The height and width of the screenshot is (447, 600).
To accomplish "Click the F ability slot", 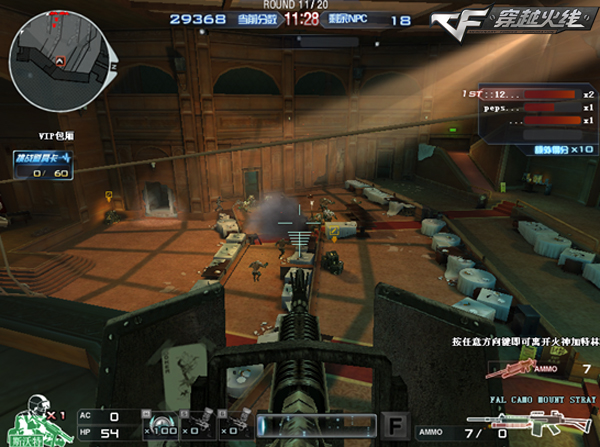I will [396, 423].
